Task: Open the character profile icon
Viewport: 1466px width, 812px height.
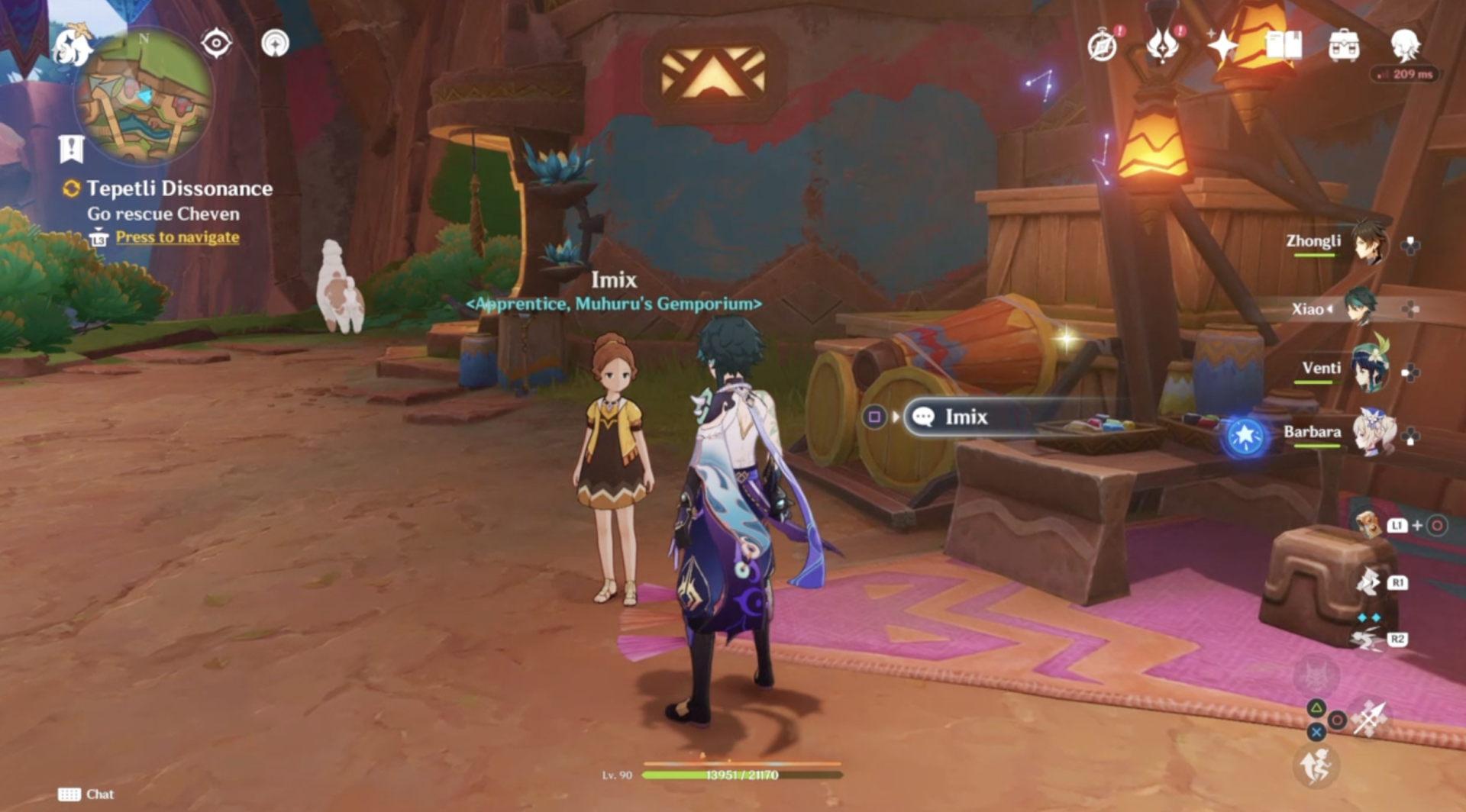Action: click(1405, 44)
